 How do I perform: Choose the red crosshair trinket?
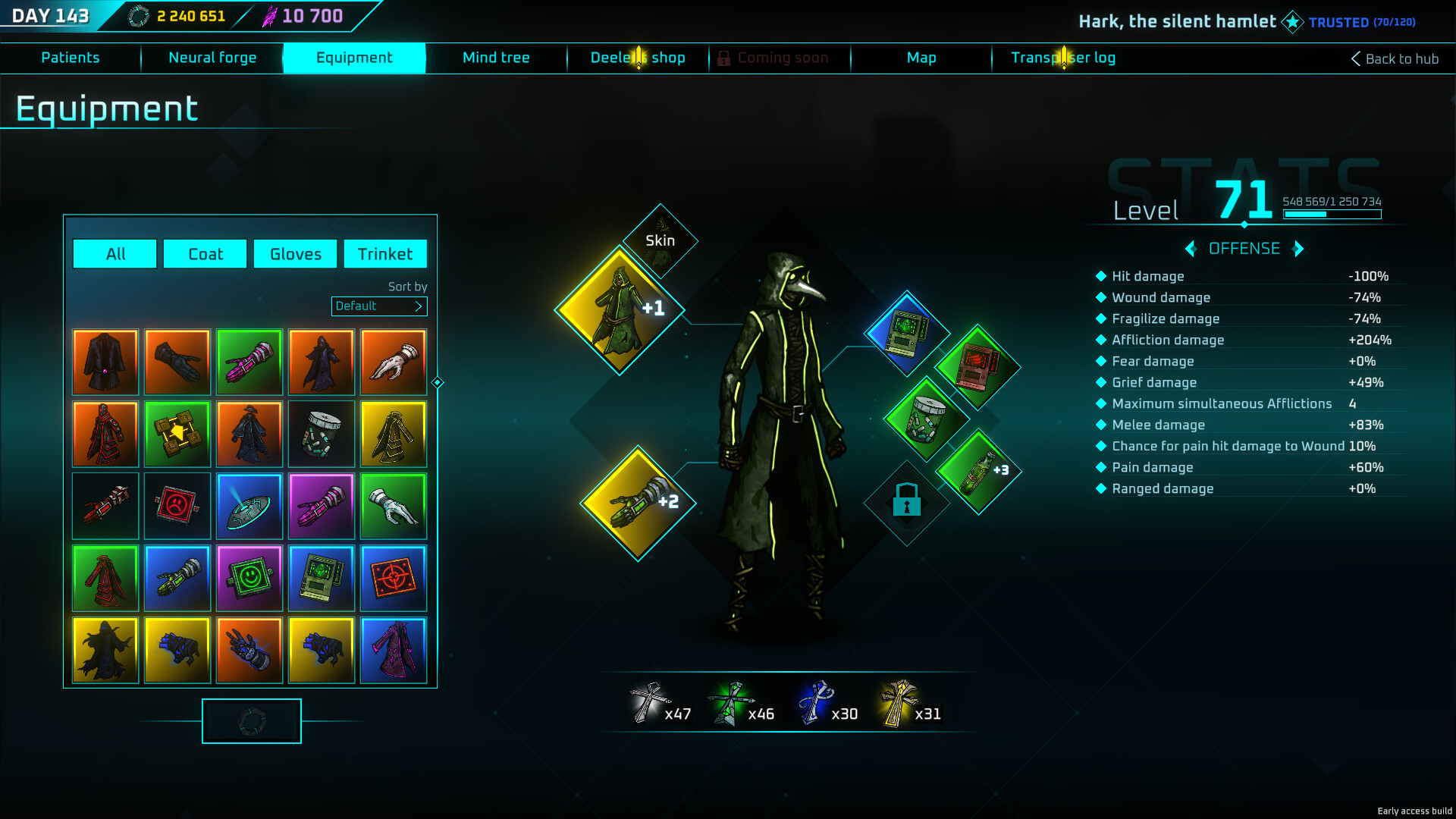coord(394,578)
